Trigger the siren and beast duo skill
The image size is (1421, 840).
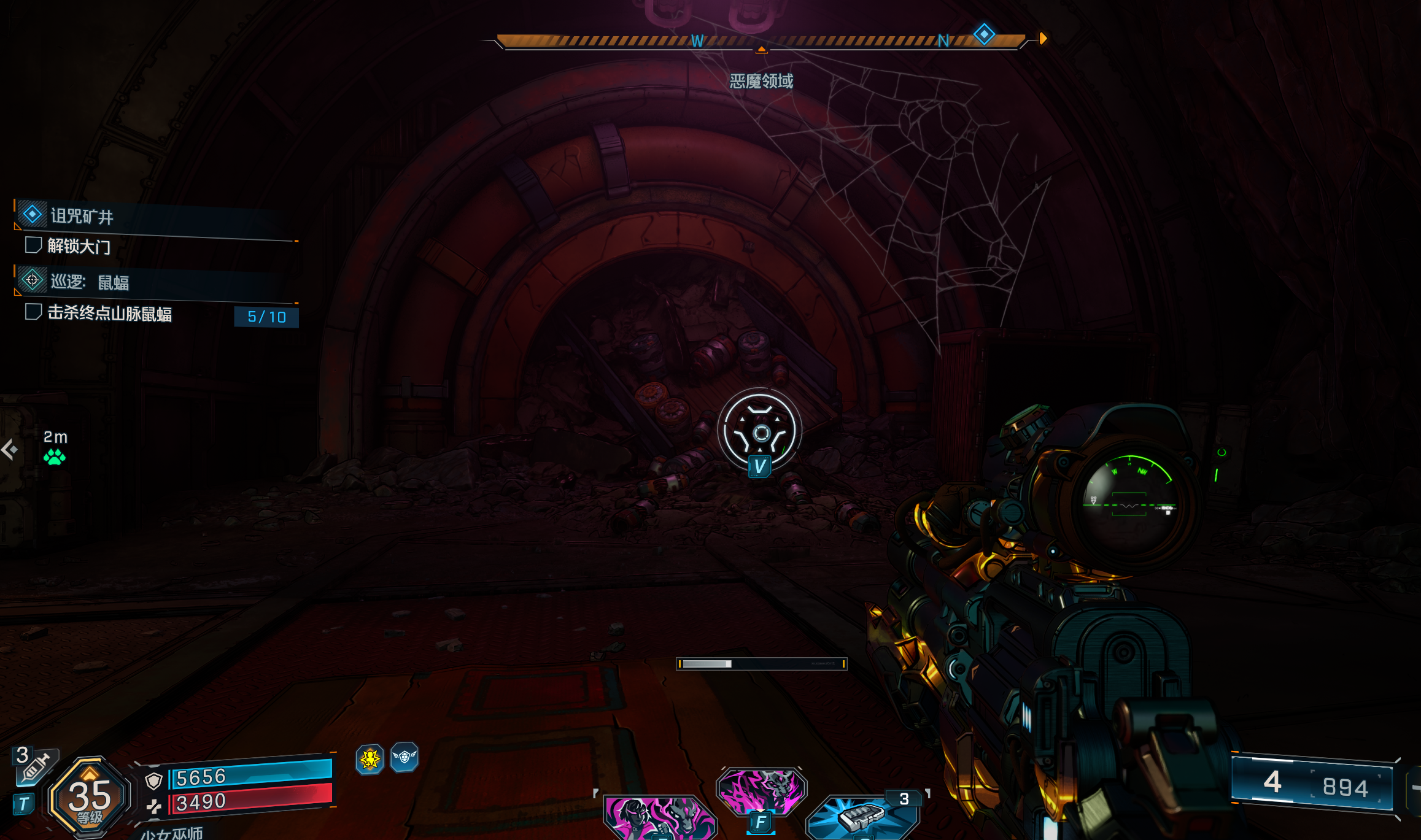pyautogui.click(x=659, y=817)
